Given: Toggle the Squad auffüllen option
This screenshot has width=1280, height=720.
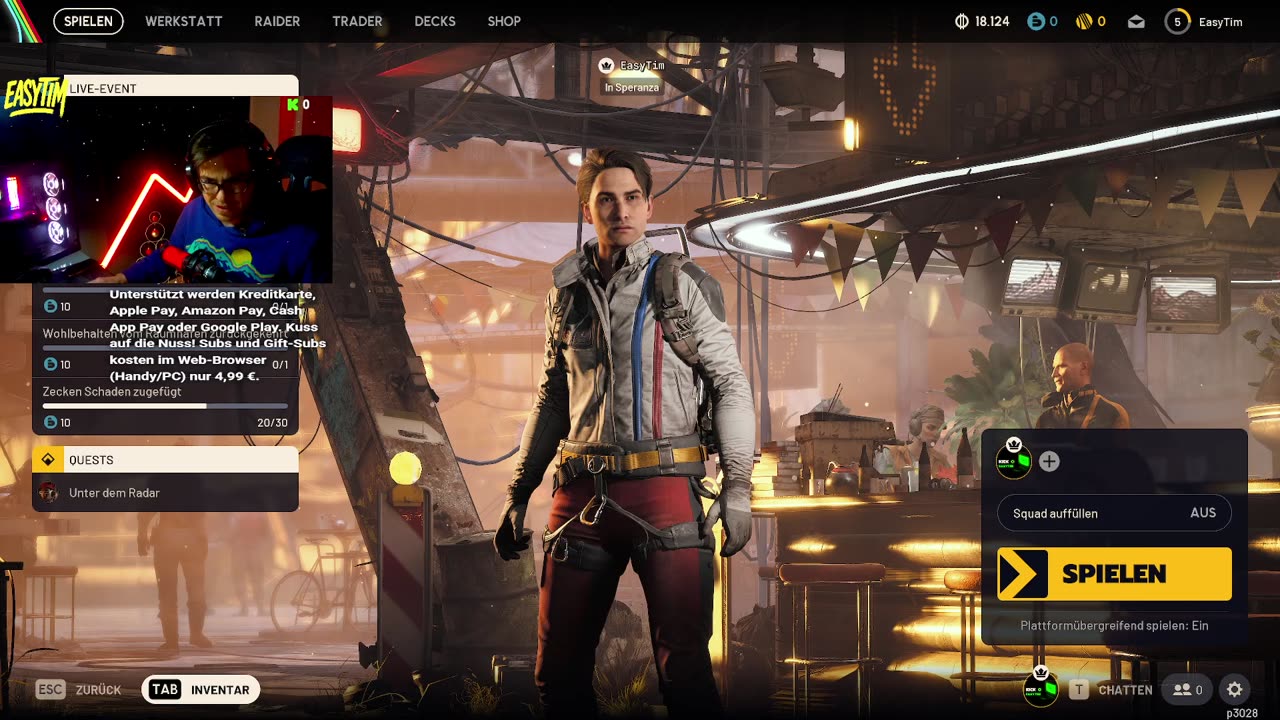Looking at the screenshot, I should tap(1114, 513).
